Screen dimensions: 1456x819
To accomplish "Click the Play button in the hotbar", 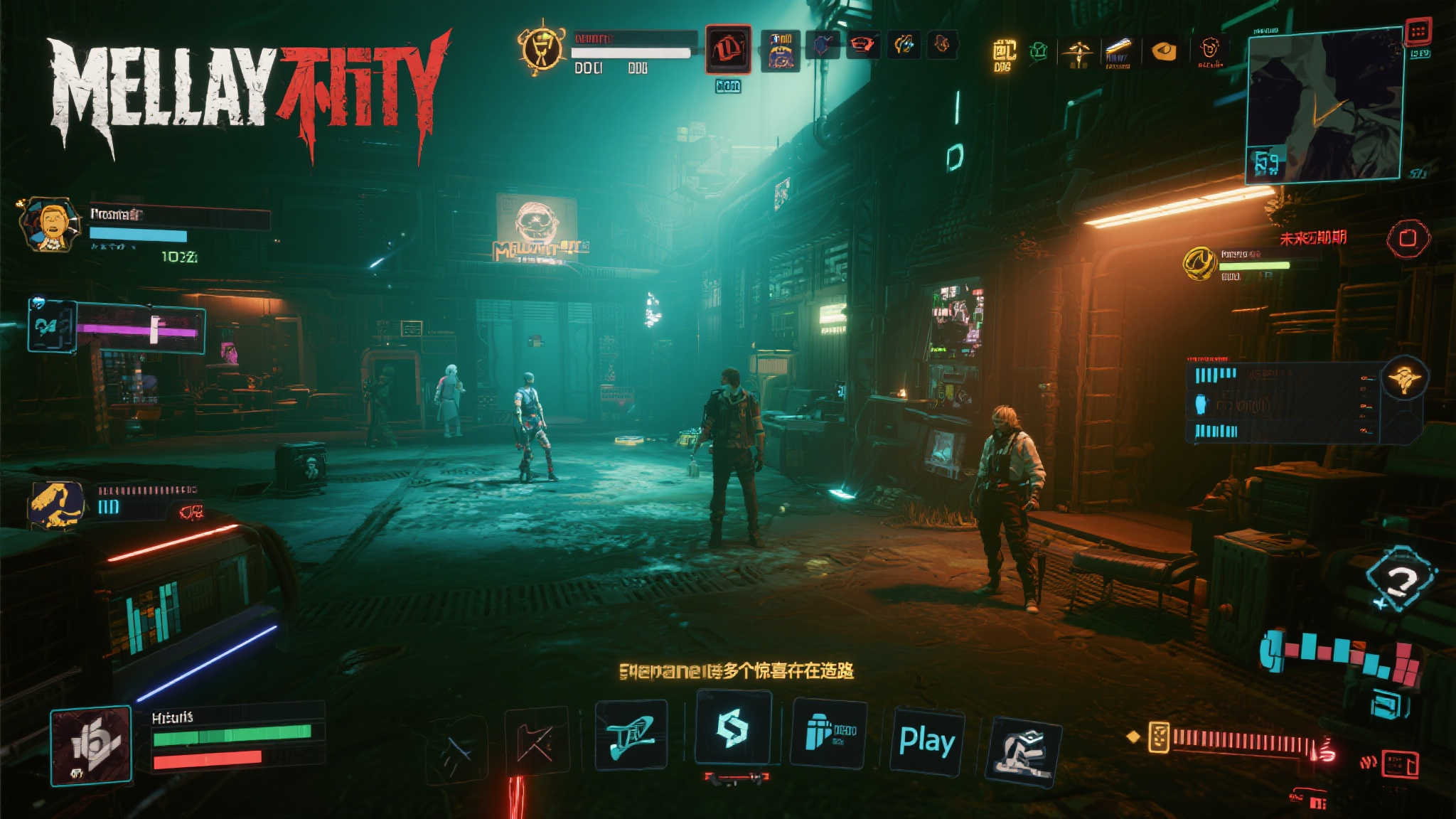I will click(x=926, y=741).
